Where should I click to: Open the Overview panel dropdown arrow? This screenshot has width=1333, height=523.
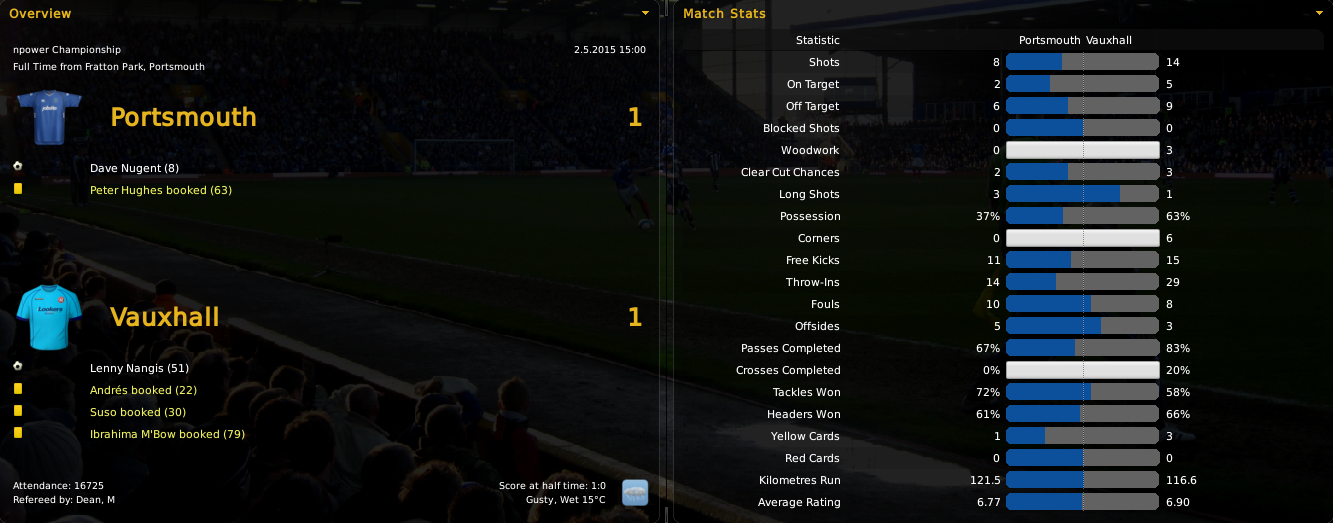click(645, 14)
